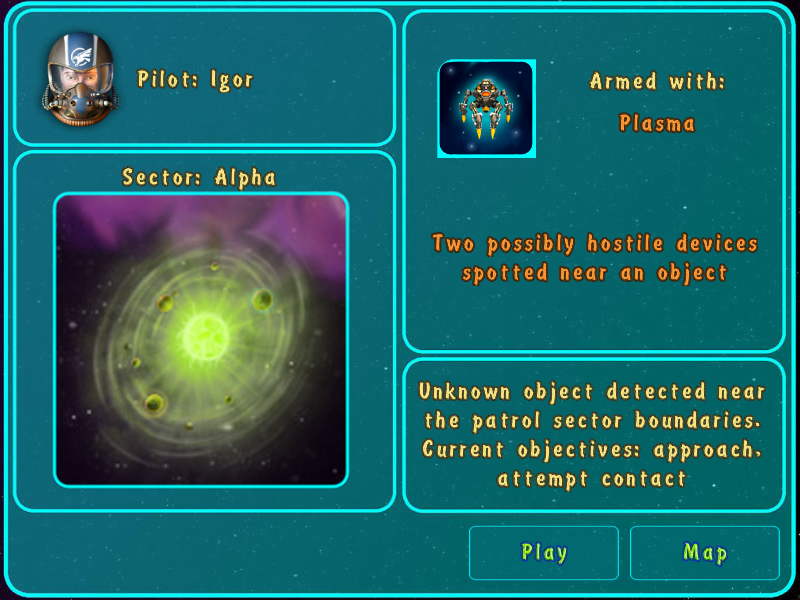This screenshot has width=800, height=600.
Task: Start the mission with the Play button
Action: tap(544, 553)
